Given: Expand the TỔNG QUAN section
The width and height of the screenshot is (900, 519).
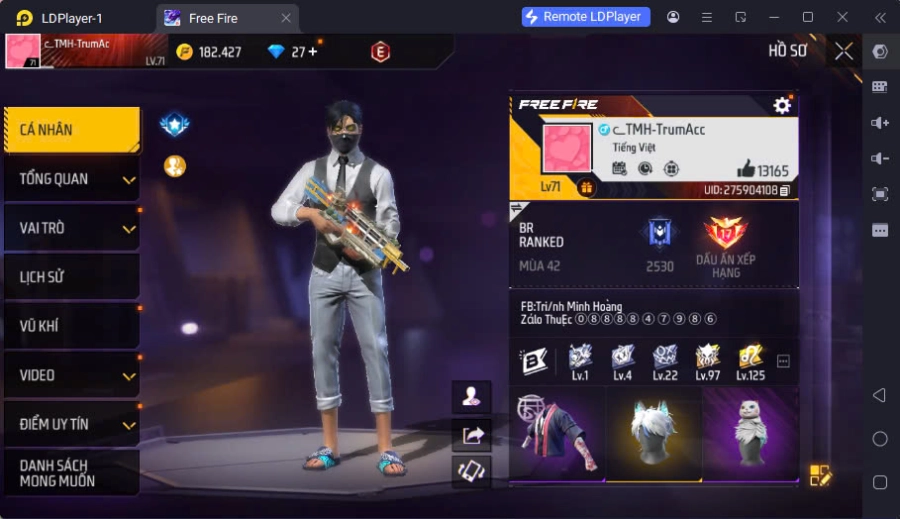Looking at the screenshot, I should pyautogui.click(x=70, y=179).
